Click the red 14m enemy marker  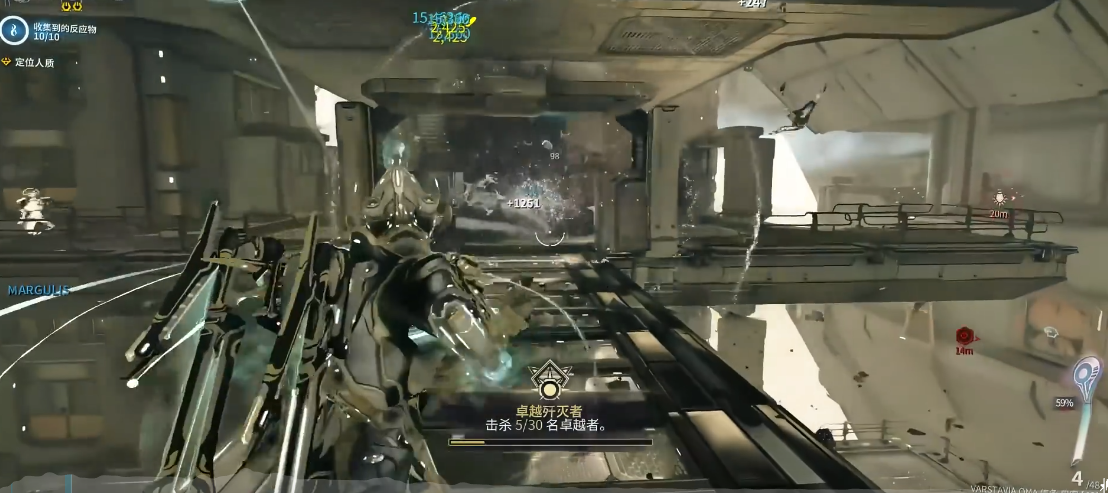coord(964,336)
